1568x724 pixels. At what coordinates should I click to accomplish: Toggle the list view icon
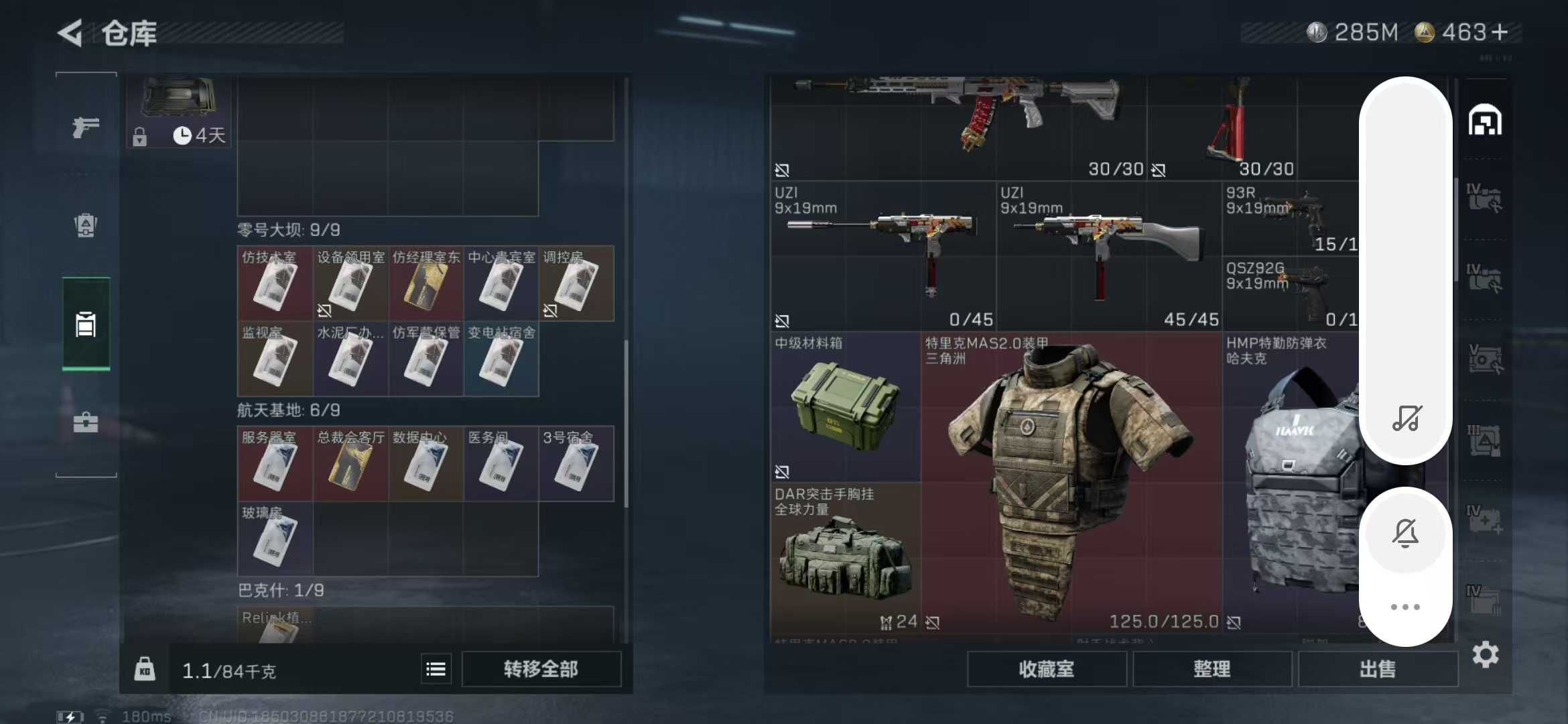coord(436,669)
